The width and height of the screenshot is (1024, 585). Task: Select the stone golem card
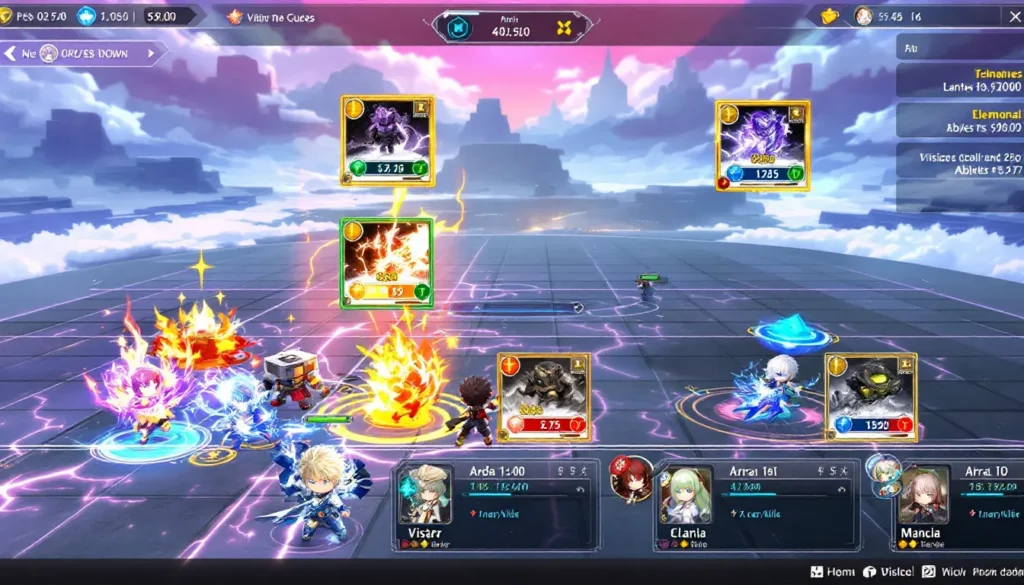point(544,397)
